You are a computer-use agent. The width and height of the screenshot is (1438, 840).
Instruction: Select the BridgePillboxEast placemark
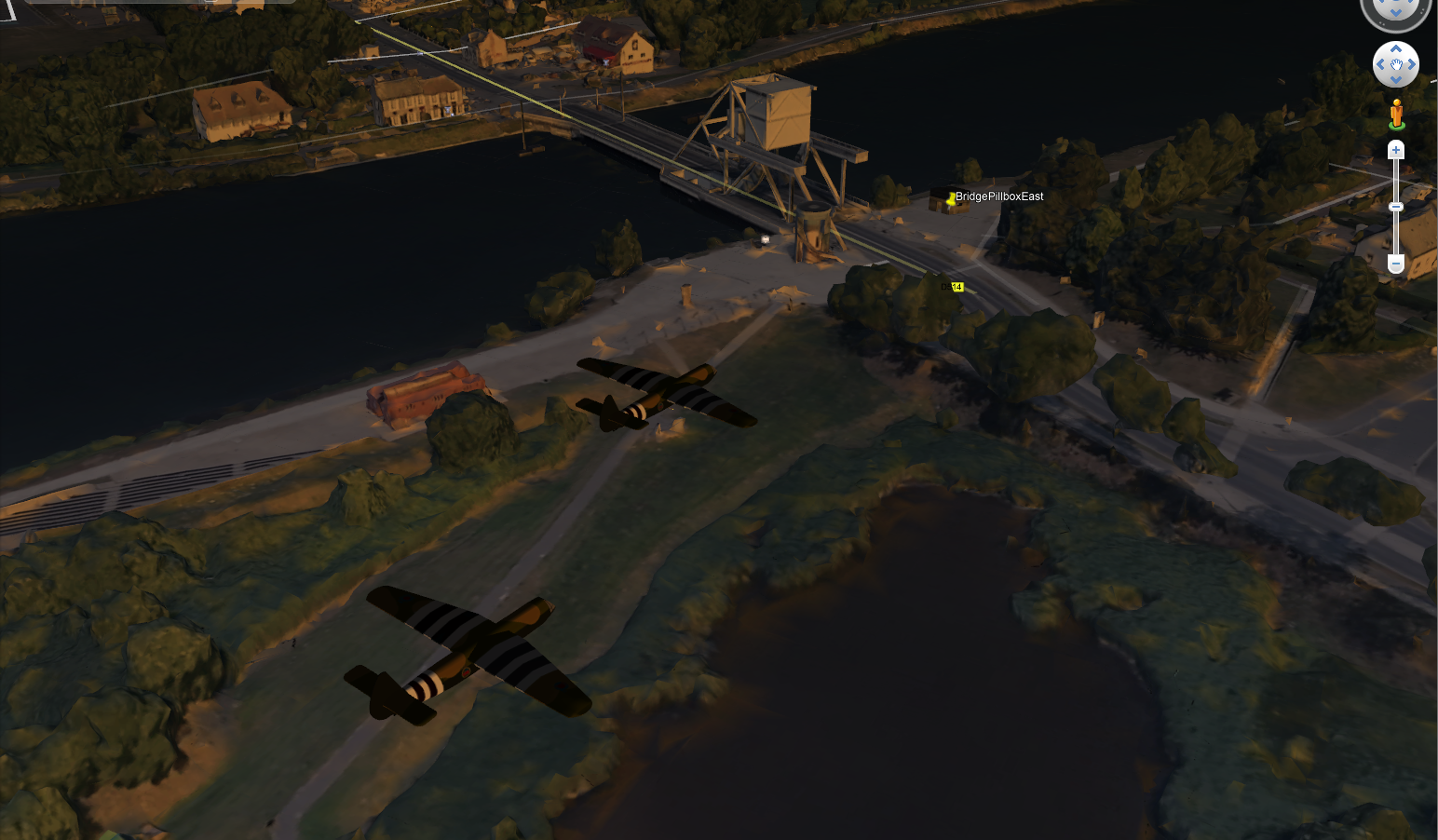pos(951,198)
